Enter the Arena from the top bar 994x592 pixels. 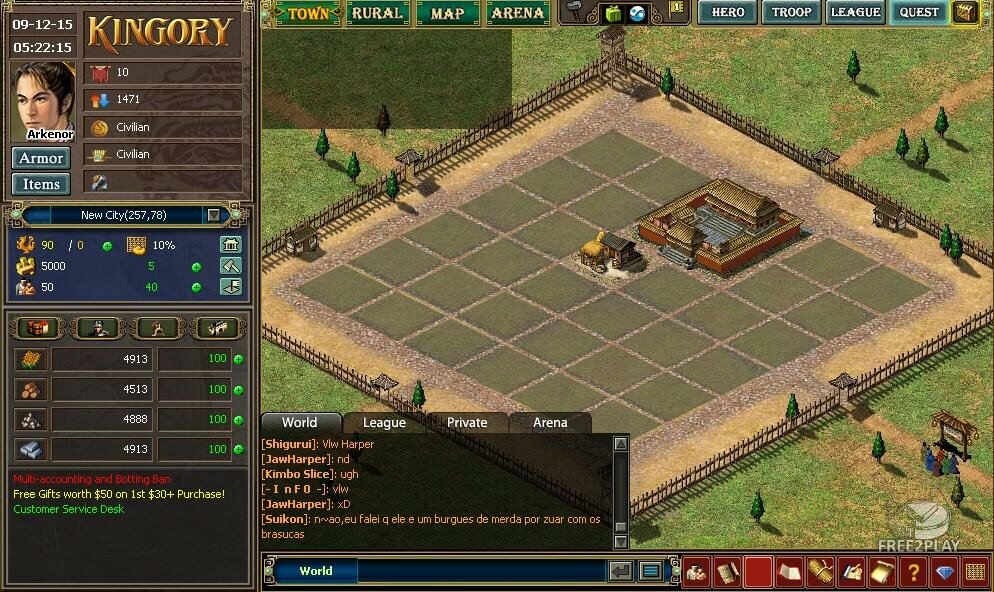[x=518, y=13]
